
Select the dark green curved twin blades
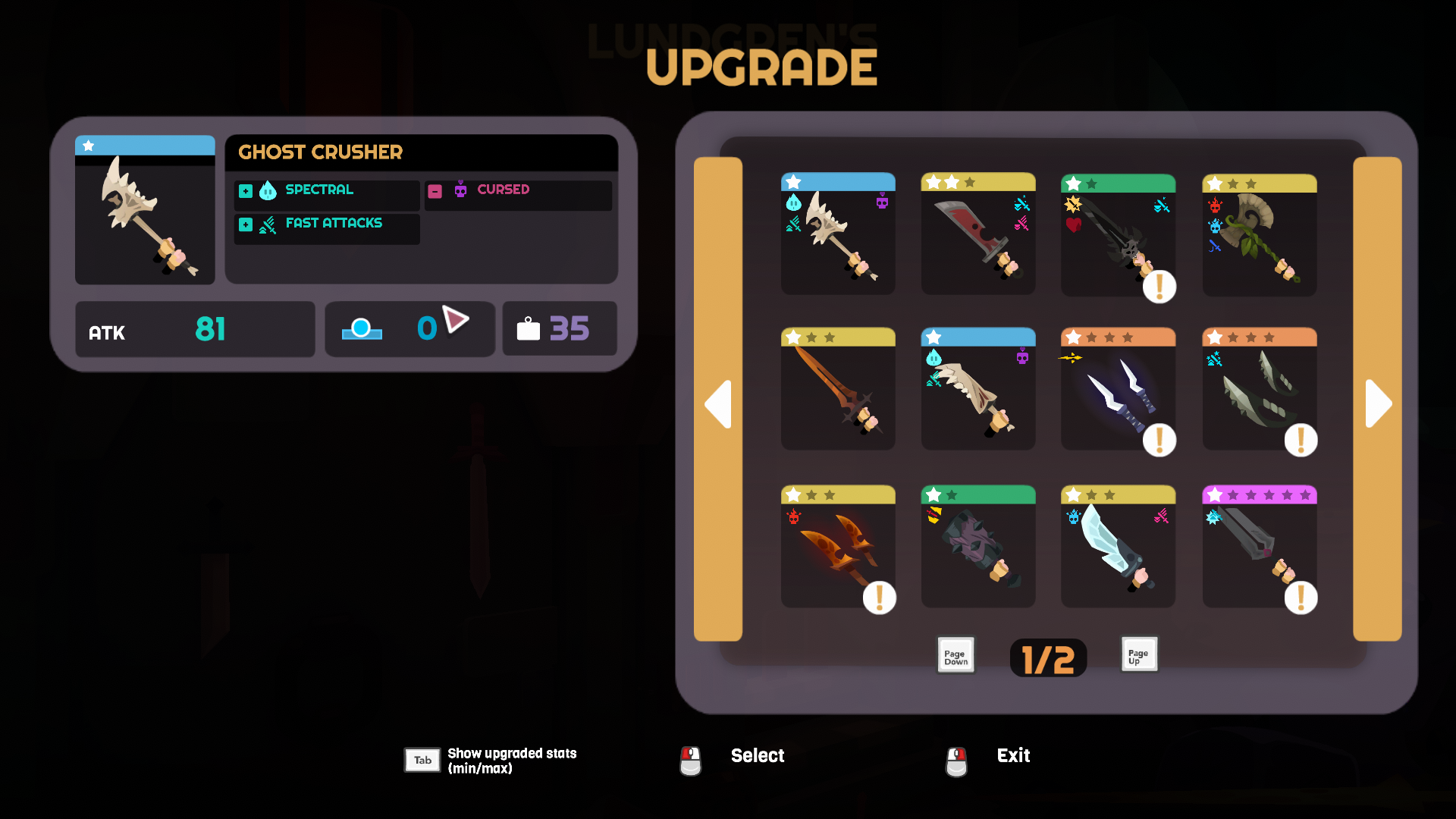click(1259, 390)
